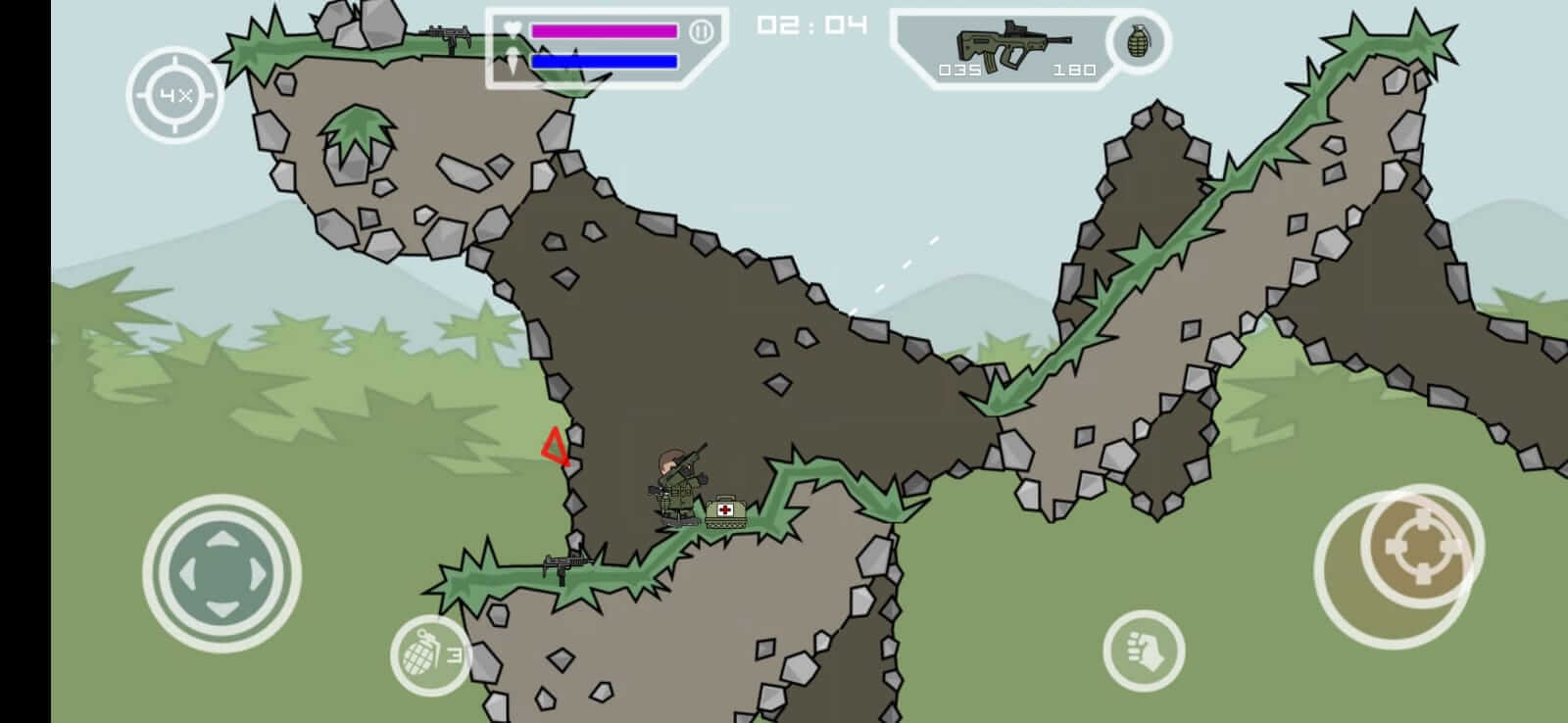Tap the heart icon beside the health bar
Viewport: 1568px width, 723px height.
(x=513, y=28)
